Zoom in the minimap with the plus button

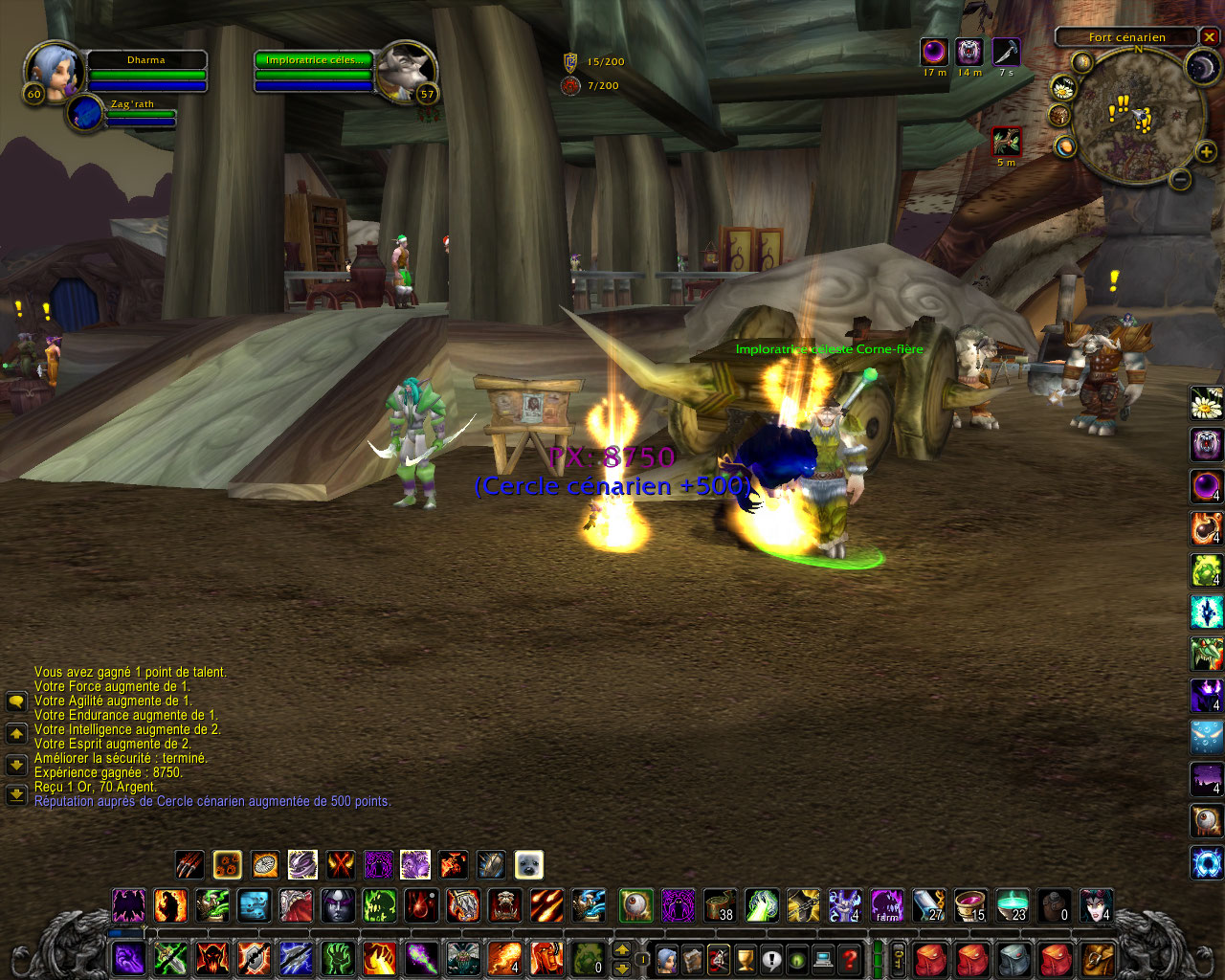(x=1206, y=151)
